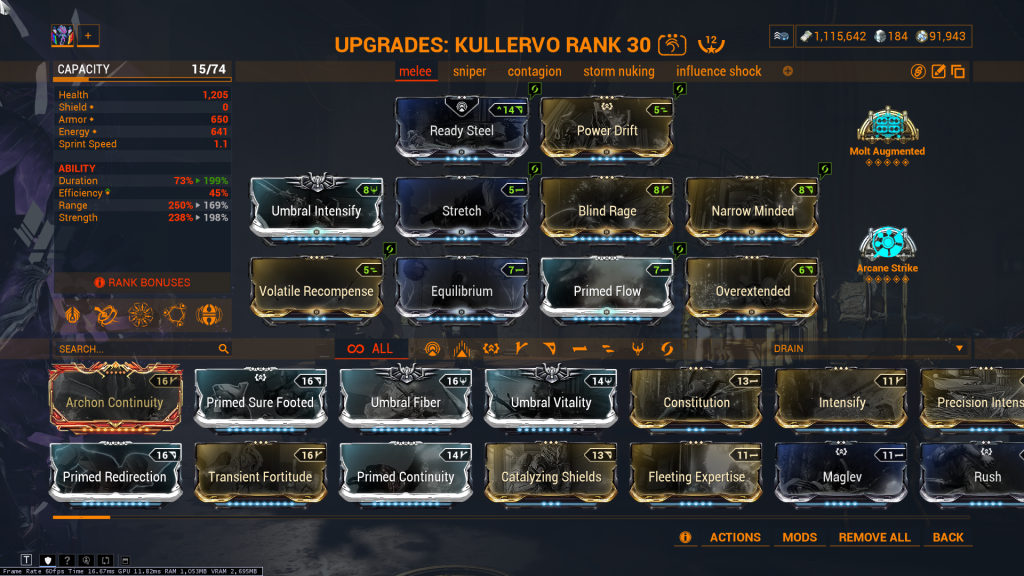Click the Remove All button
Screen dimensions: 1024x576
tap(874, 537)
